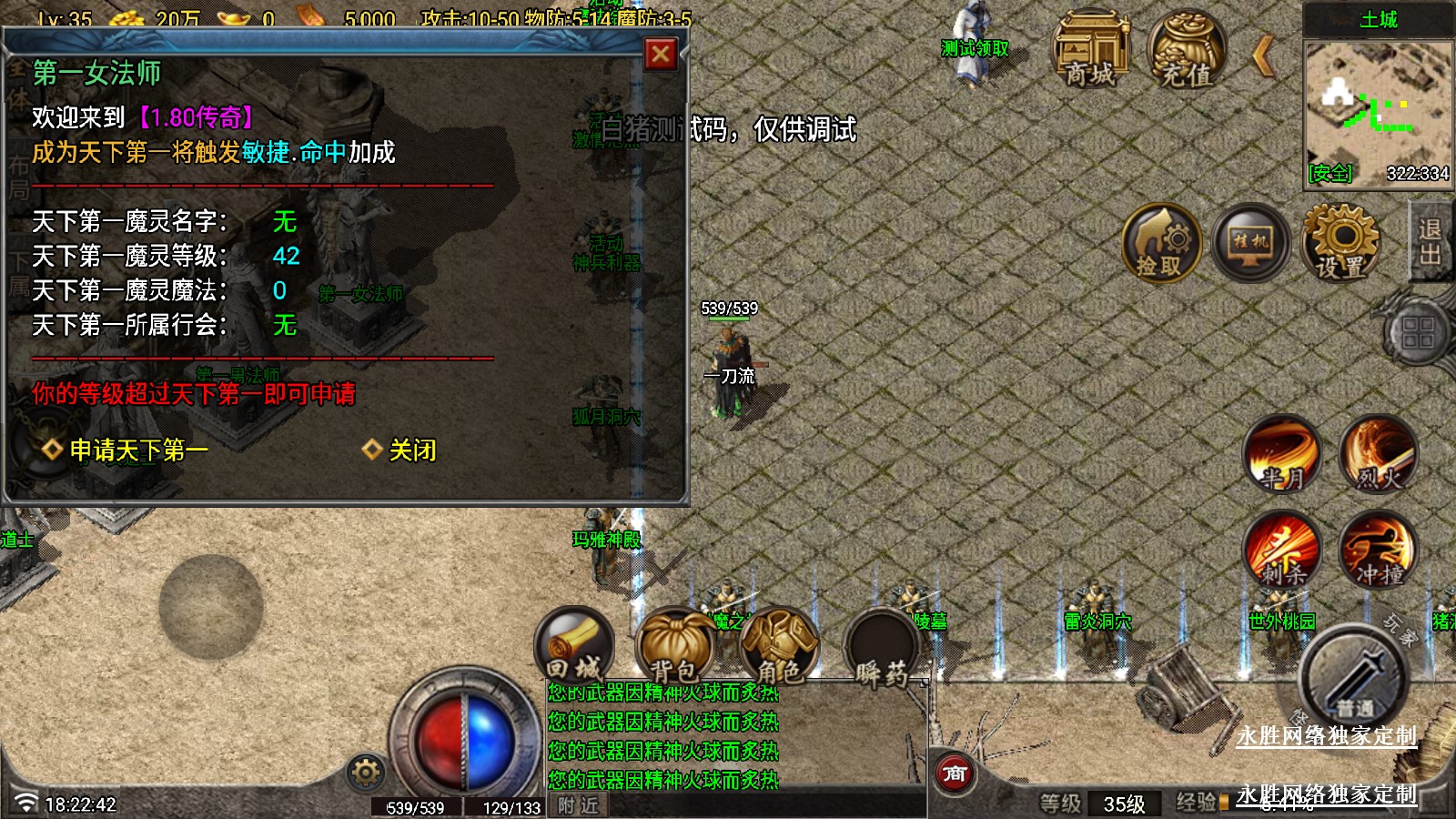
Task: Tap the 普通 sword attack button
Action: pyautogui.click(x=1354, y=678)
